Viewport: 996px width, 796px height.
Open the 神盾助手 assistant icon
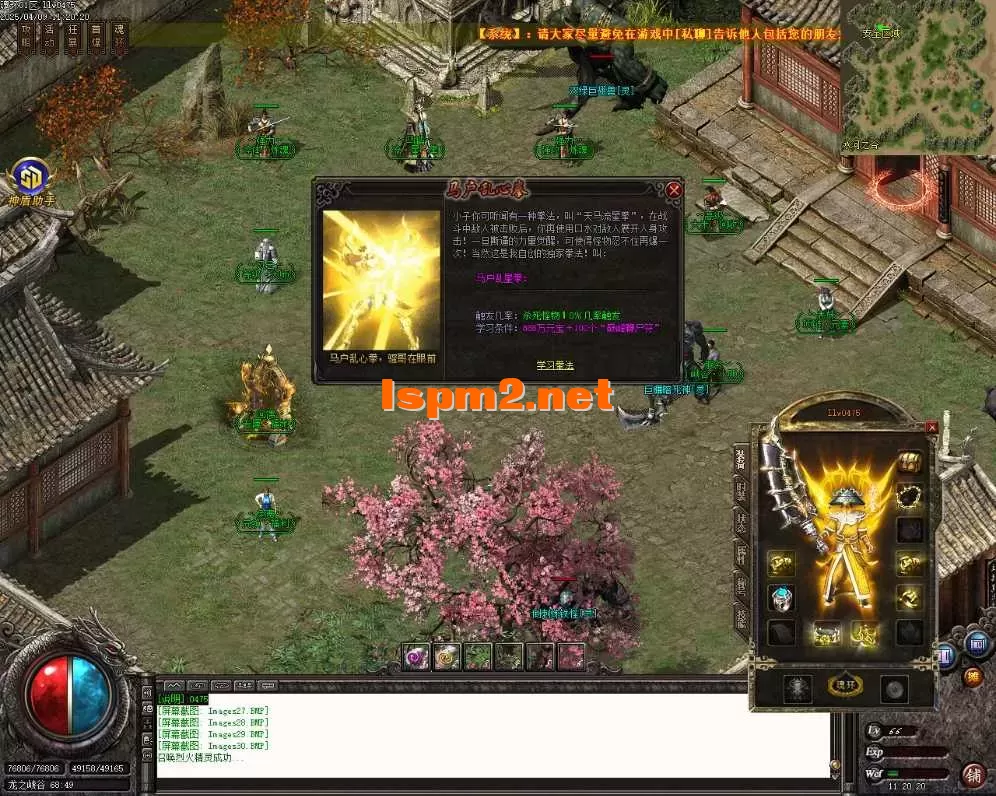tap(30, 180)
